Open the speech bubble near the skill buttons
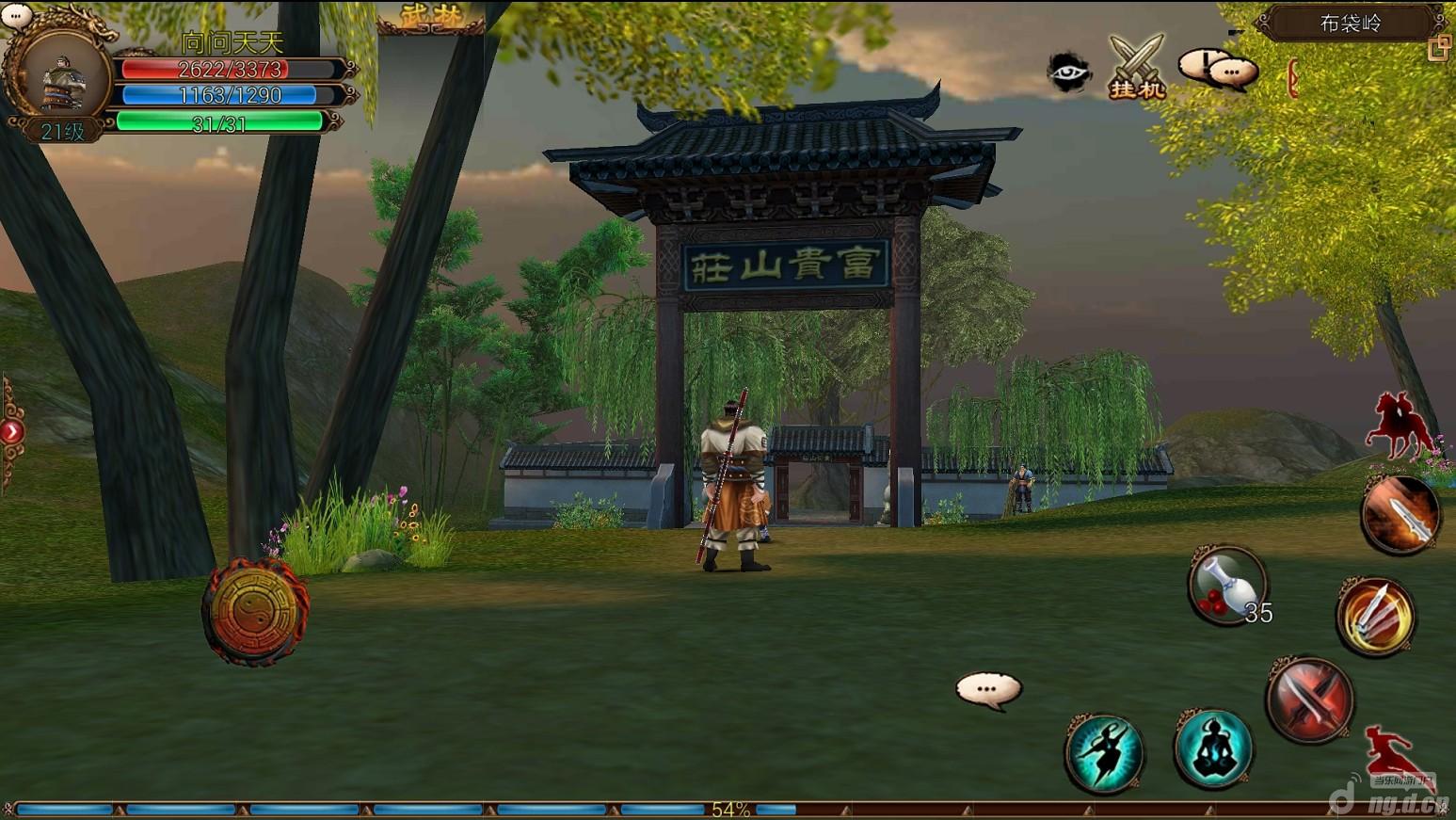Screen dimensions: 1456x820 coord(987,690)
